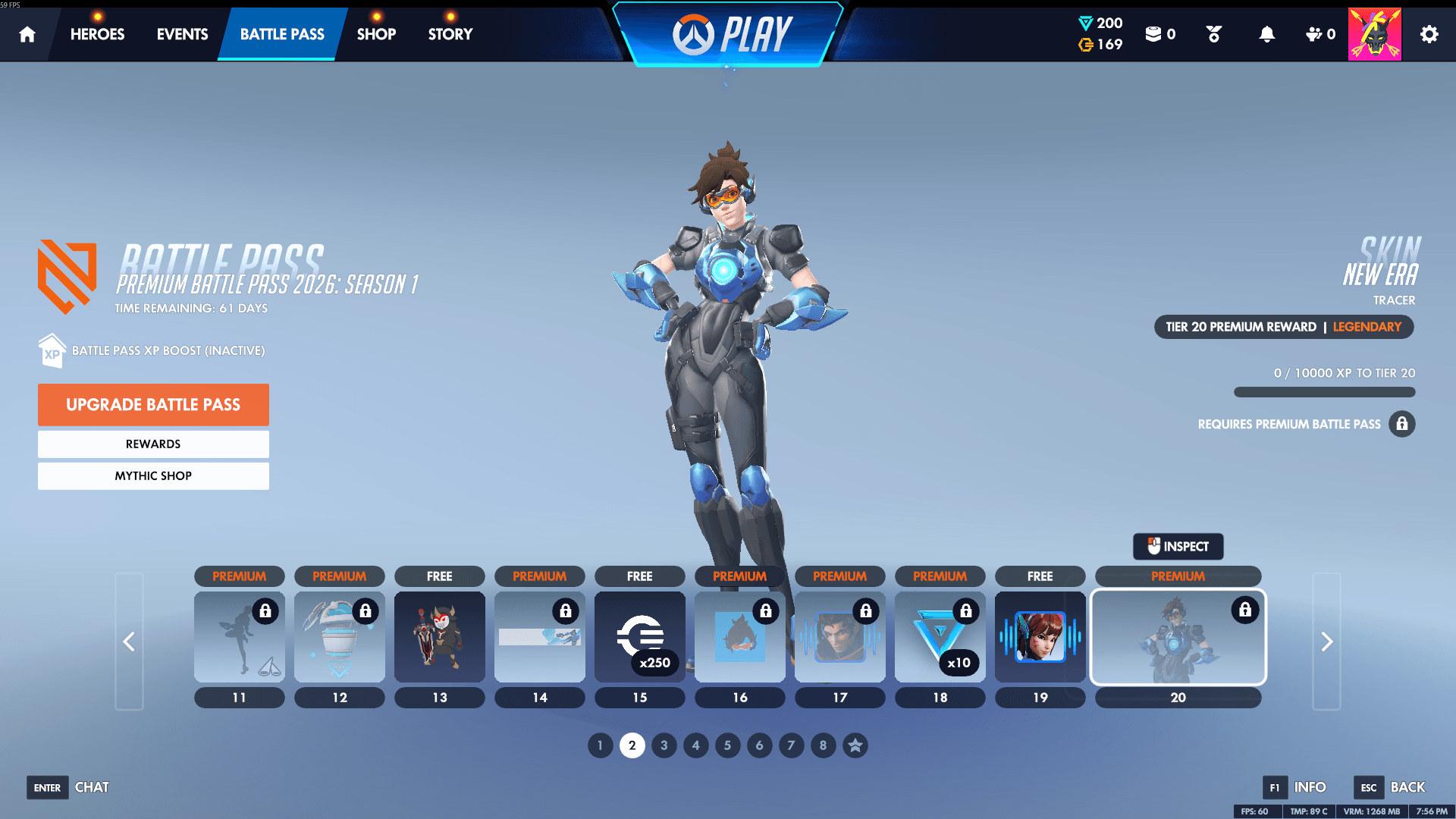Open the settings gear icon
1456x819 pixels.
pos(1429,34)
